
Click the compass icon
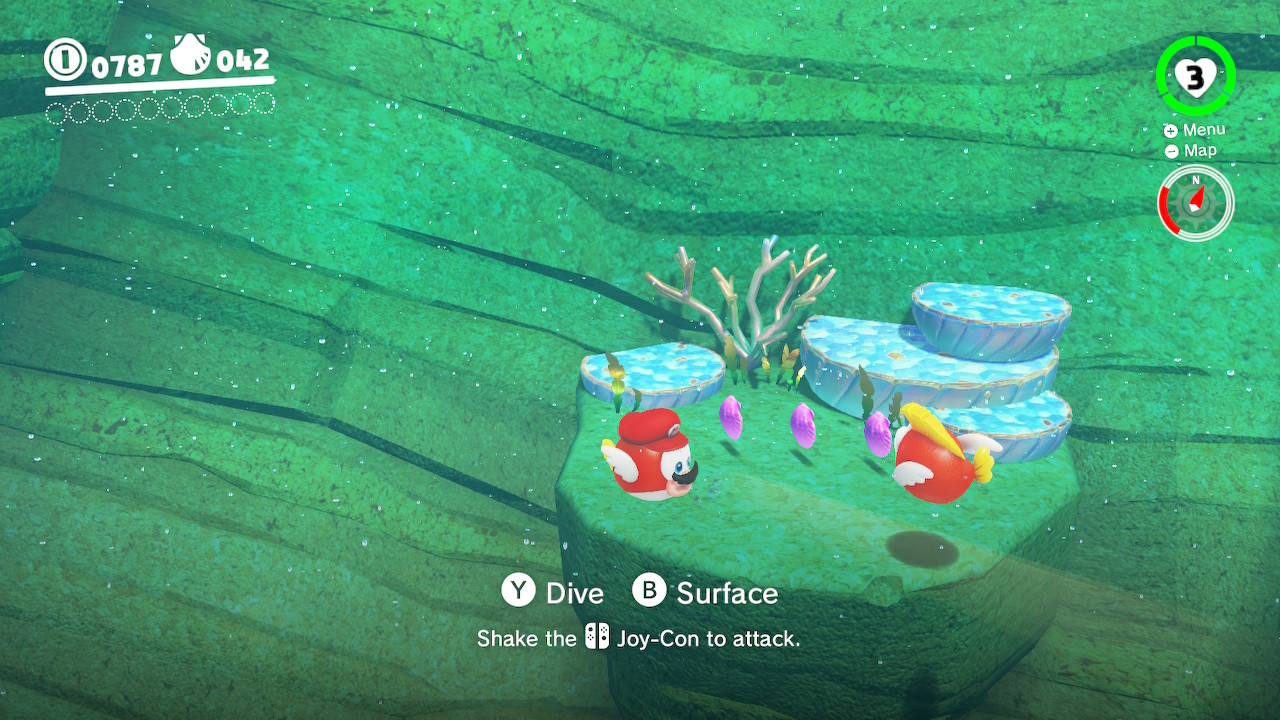tap(1196, 203)
